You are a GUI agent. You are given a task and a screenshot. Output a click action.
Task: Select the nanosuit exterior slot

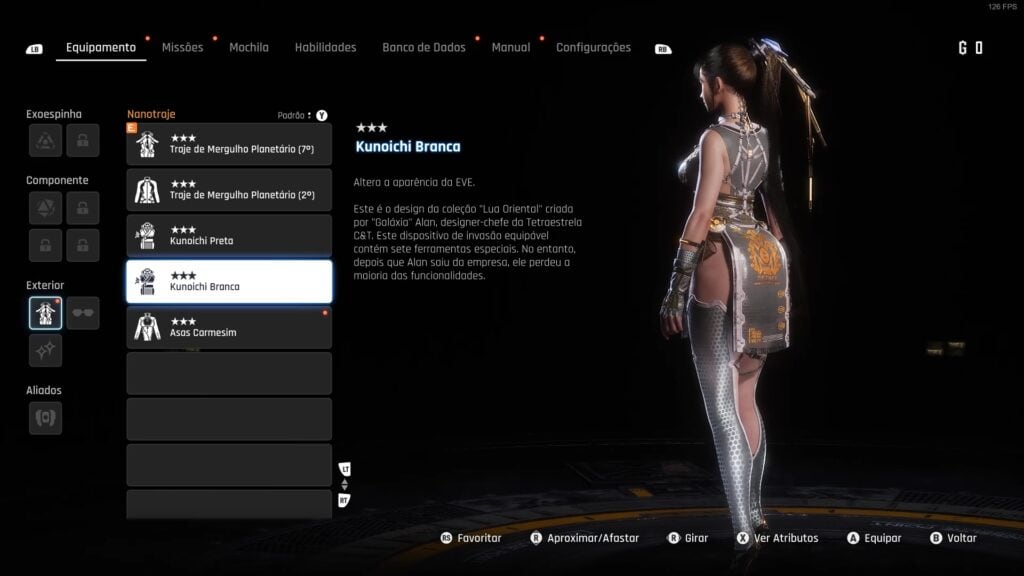click(x=45, y=313)
